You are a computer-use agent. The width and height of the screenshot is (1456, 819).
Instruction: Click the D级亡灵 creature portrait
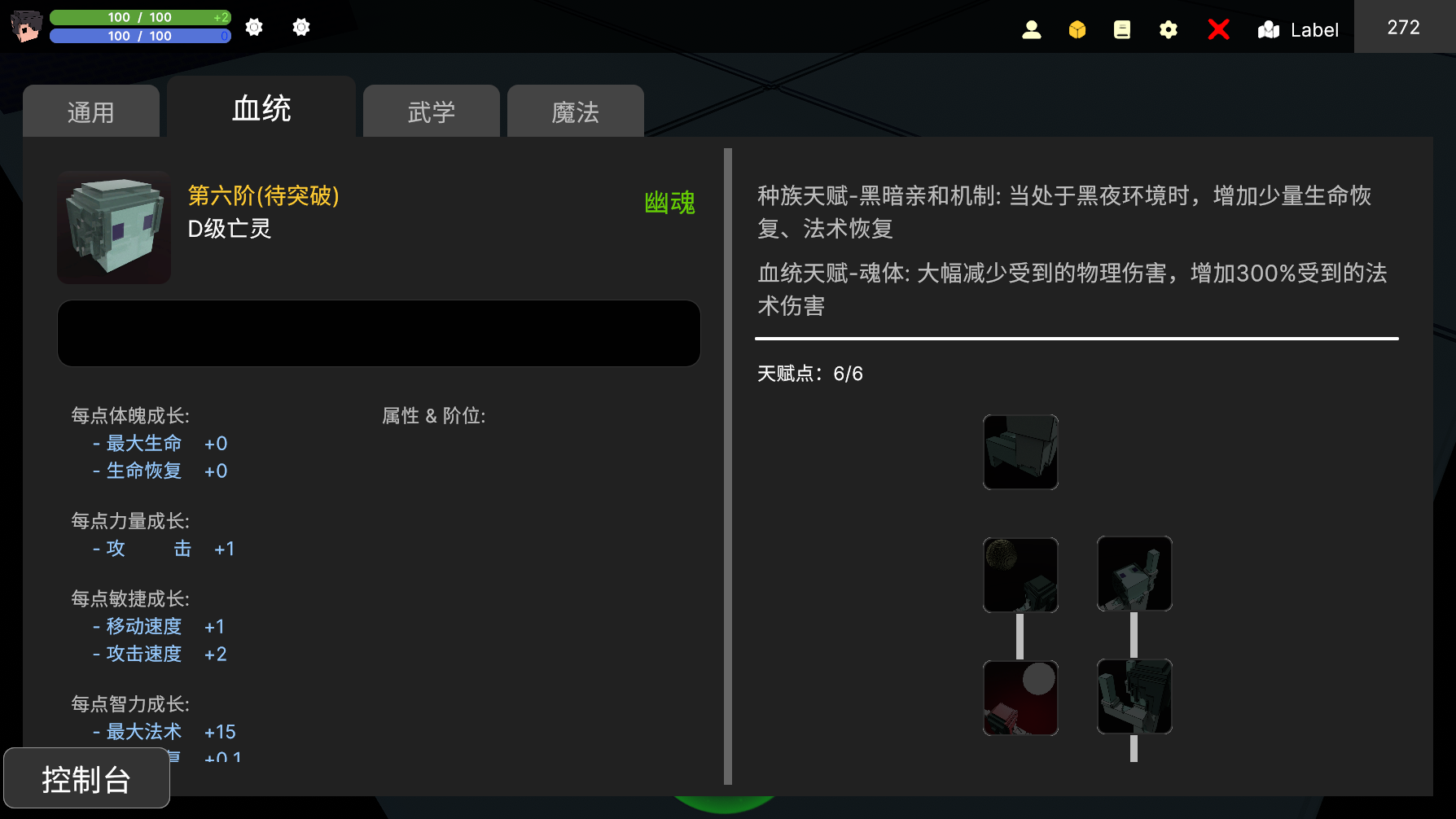tap(113, 228)
